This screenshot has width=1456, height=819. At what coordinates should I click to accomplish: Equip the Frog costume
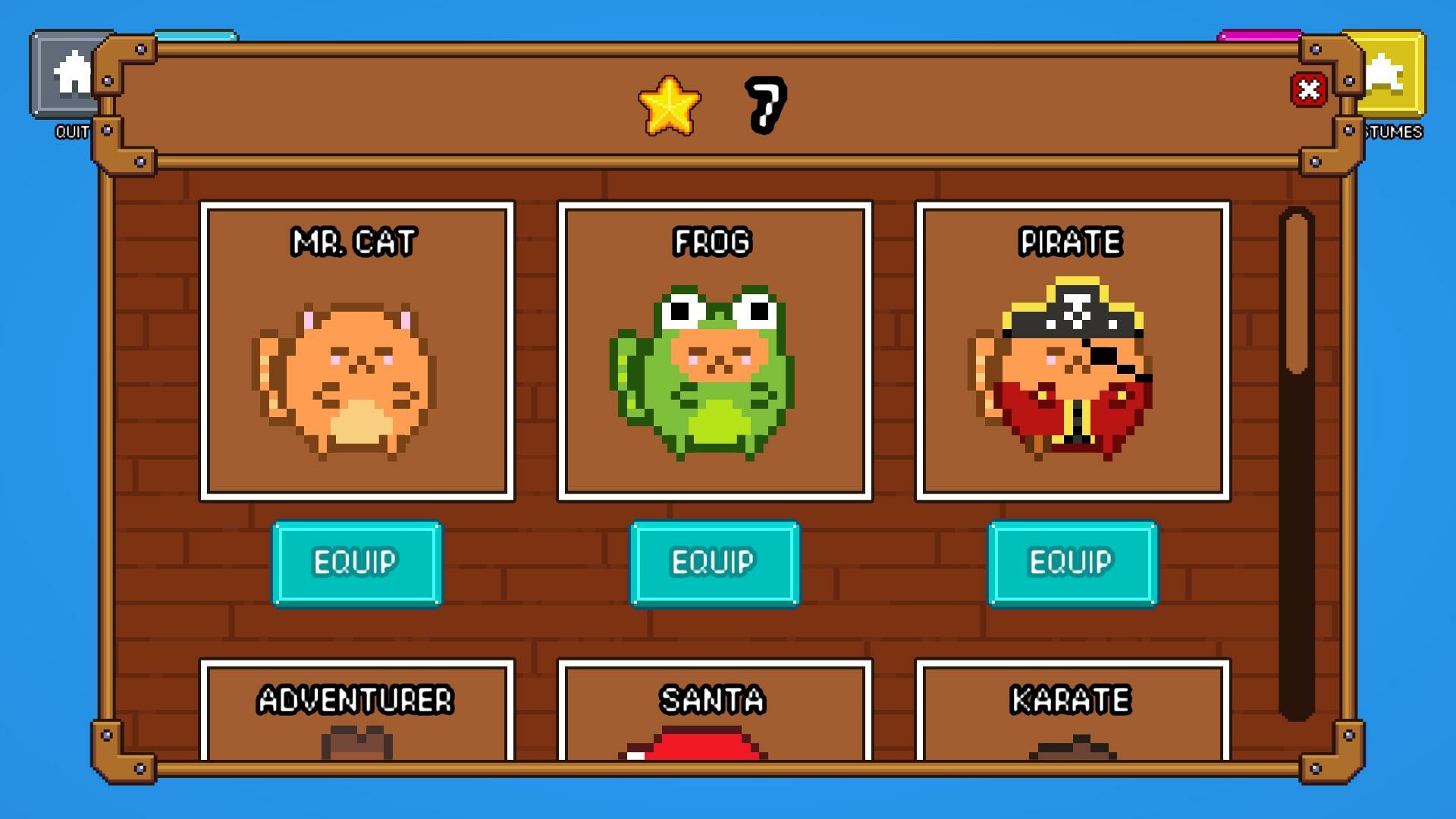tap(716, 563)
